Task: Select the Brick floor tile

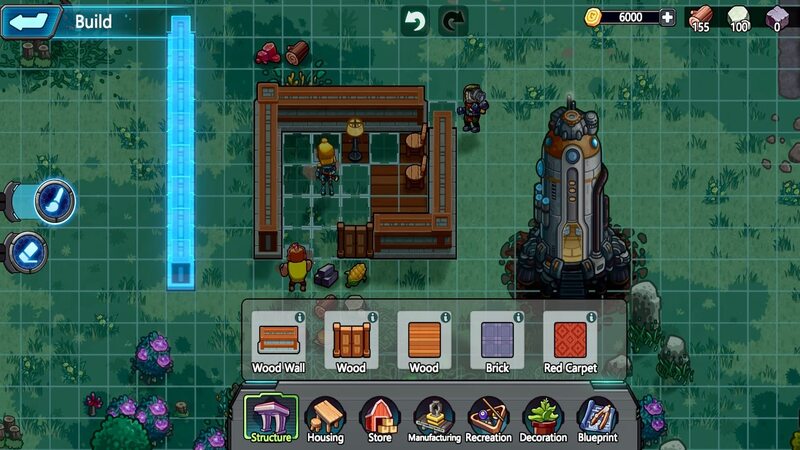Action: (x=497, y=340)
